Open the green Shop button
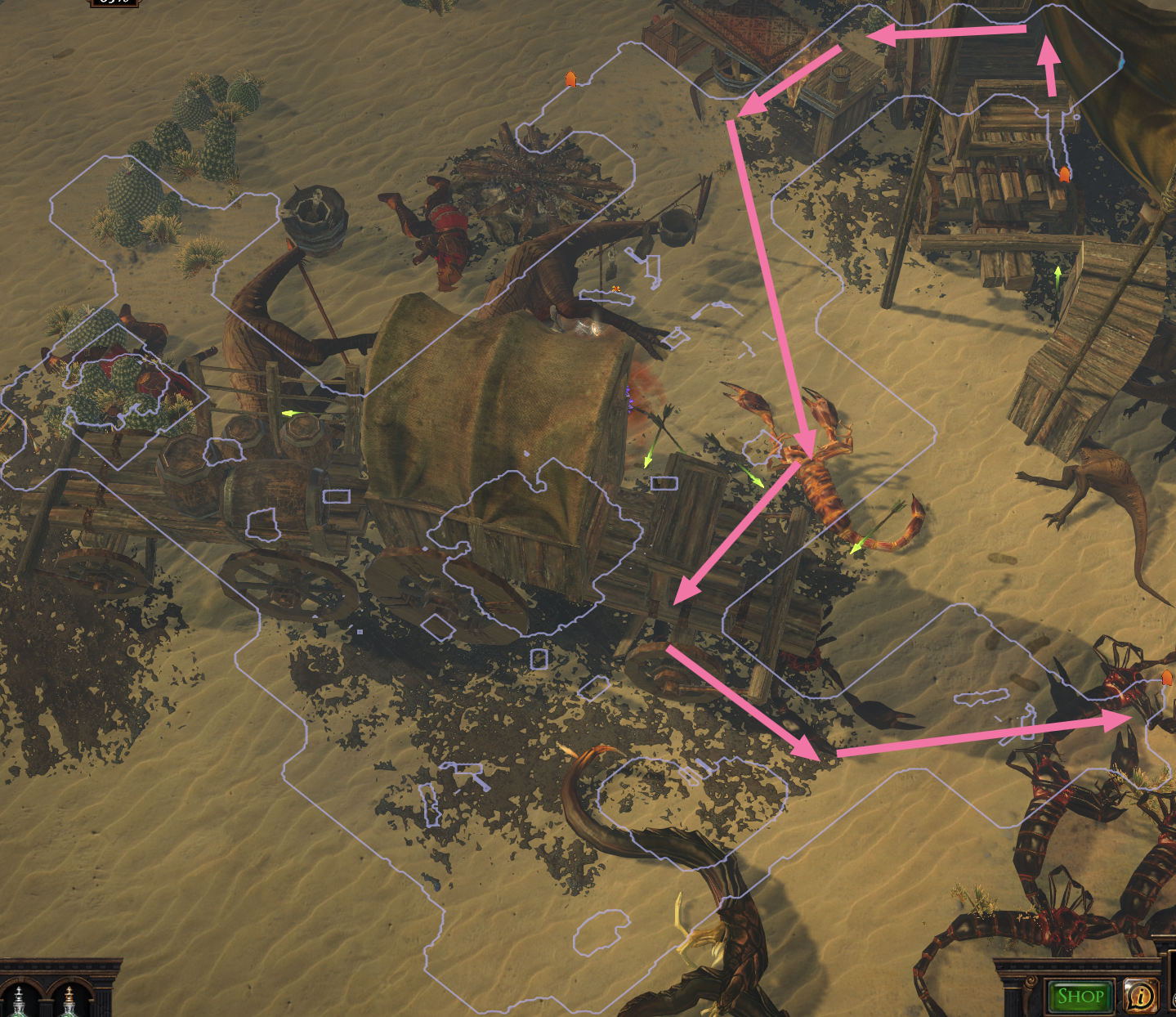Image resolution: width=1176 pixels, height=1017 pixels. tap(1080, 997)
